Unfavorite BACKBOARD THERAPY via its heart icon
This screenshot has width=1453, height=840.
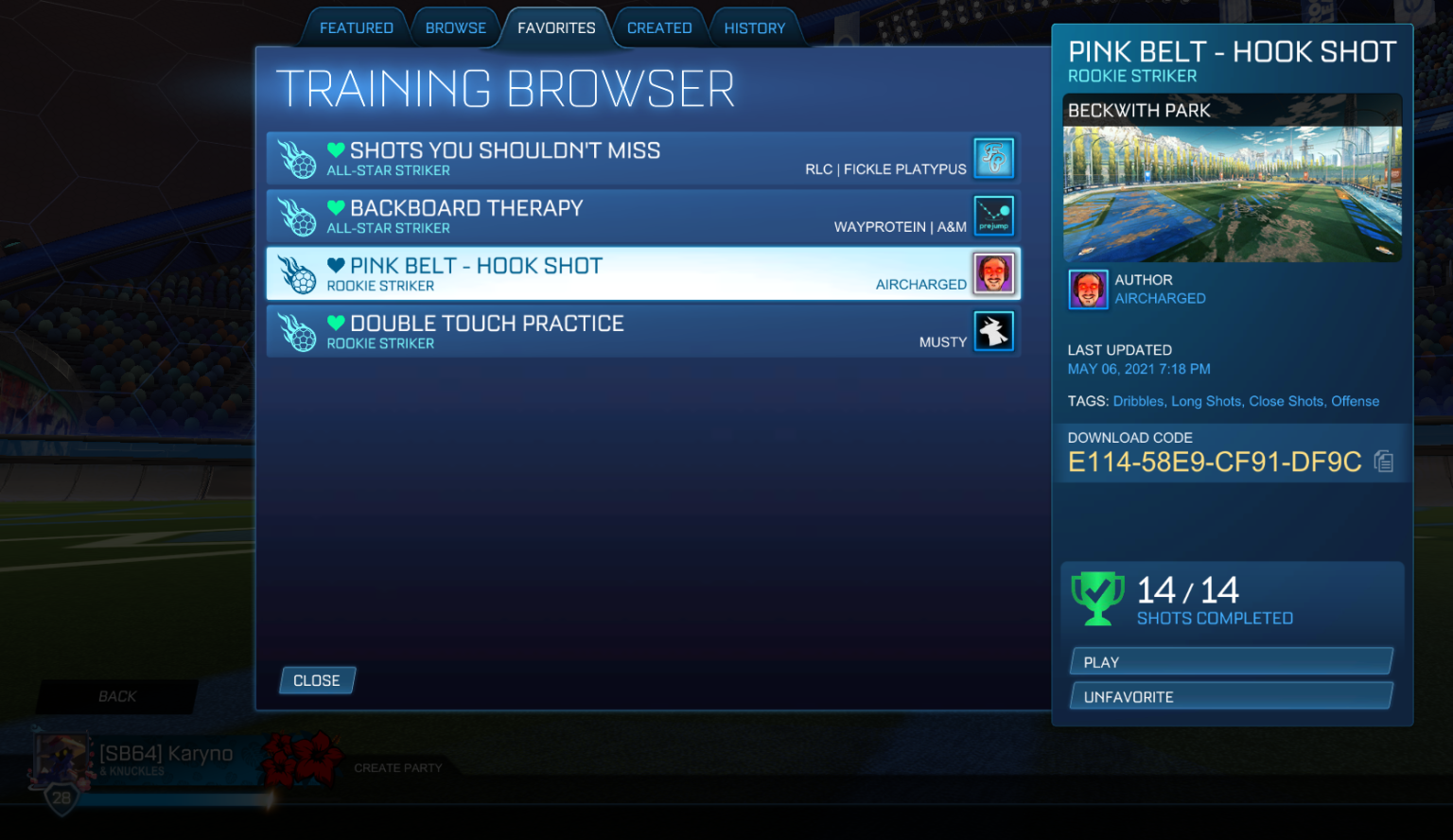337,207
